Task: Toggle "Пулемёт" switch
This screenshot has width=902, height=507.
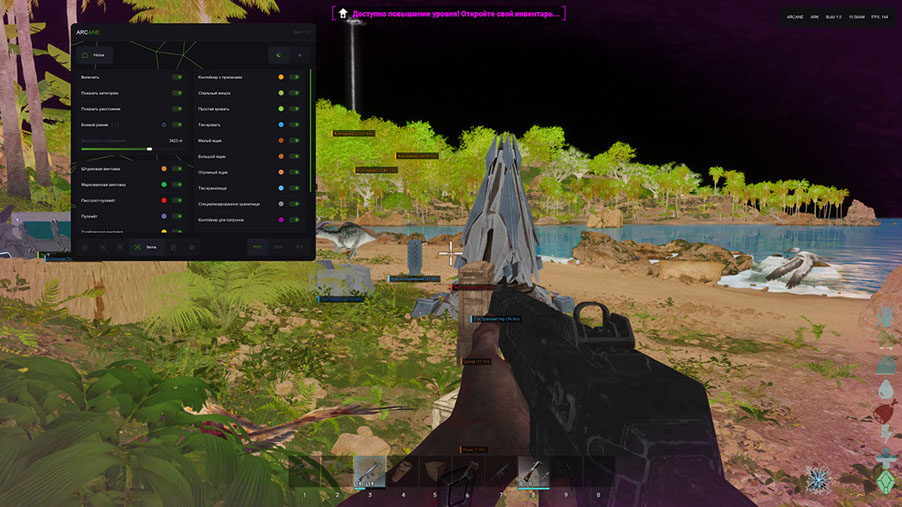Action: [x=177, y=216]
